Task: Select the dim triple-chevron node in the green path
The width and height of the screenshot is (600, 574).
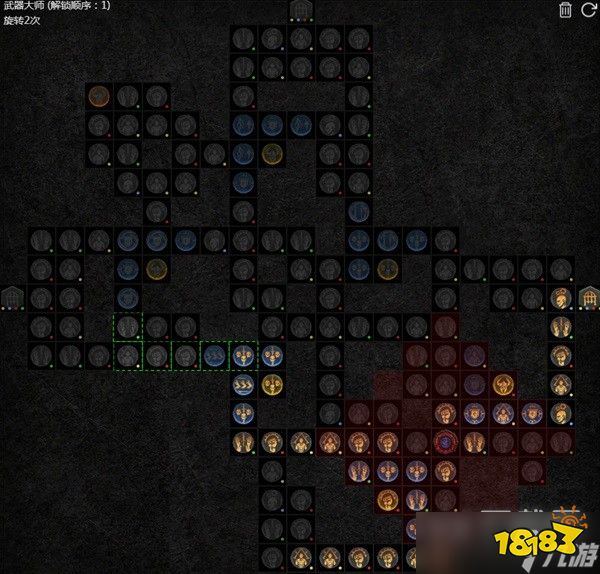Action: click(x=214, y=355)
